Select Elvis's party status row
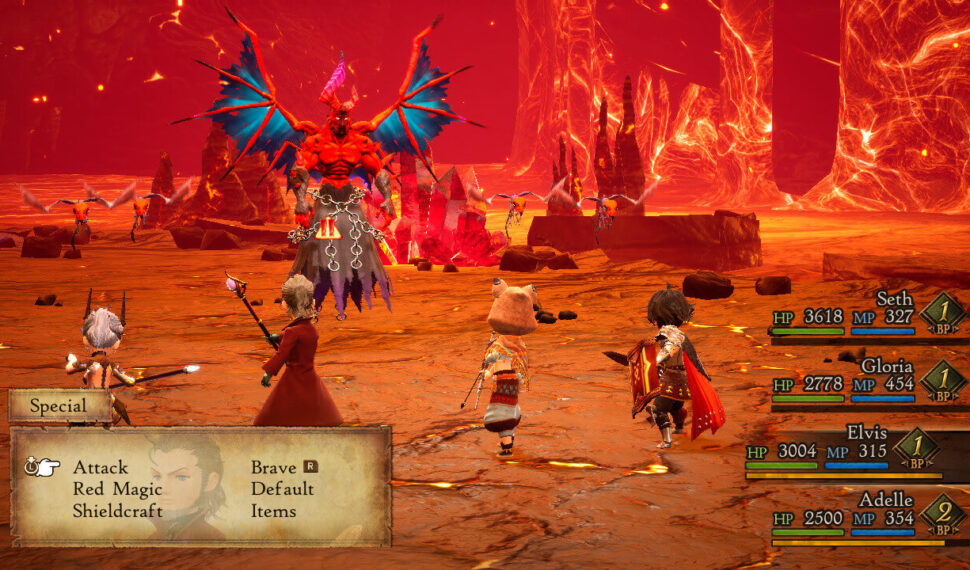970x570 pixels. (856, 452)
